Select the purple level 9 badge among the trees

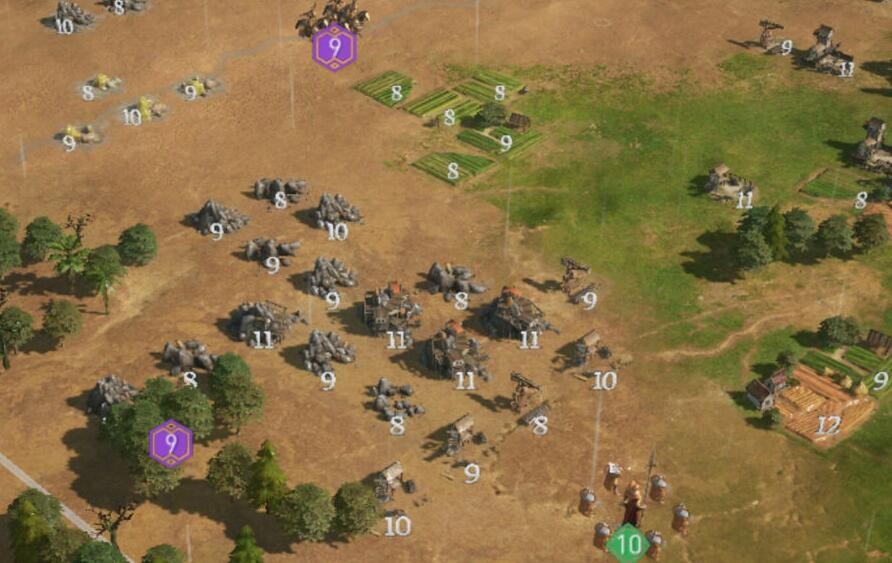click(x=171, y=443)
